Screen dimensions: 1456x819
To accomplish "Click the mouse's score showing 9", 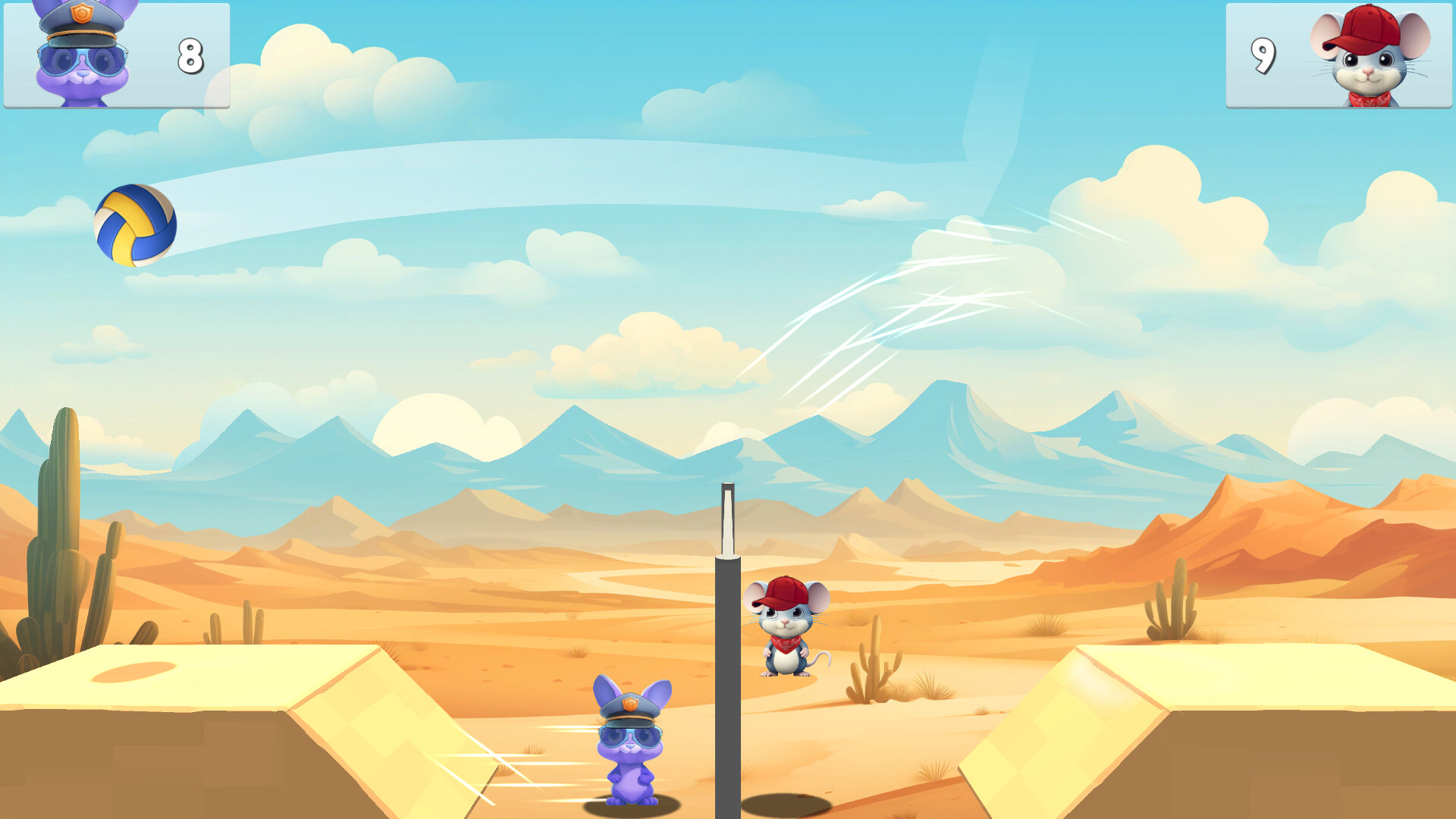I will [x=1265, y=57].
